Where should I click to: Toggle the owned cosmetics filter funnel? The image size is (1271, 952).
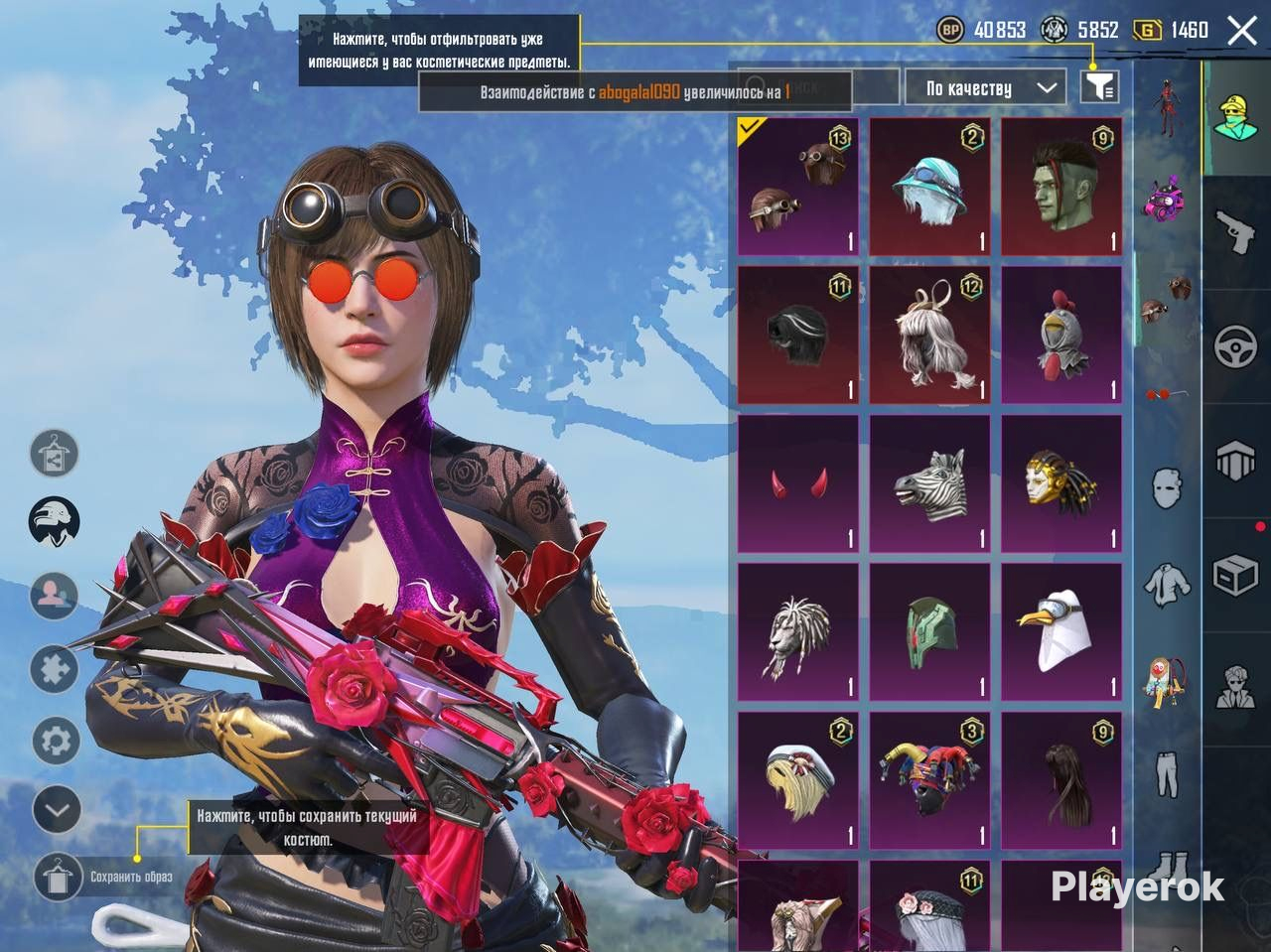click(1099, 87)
